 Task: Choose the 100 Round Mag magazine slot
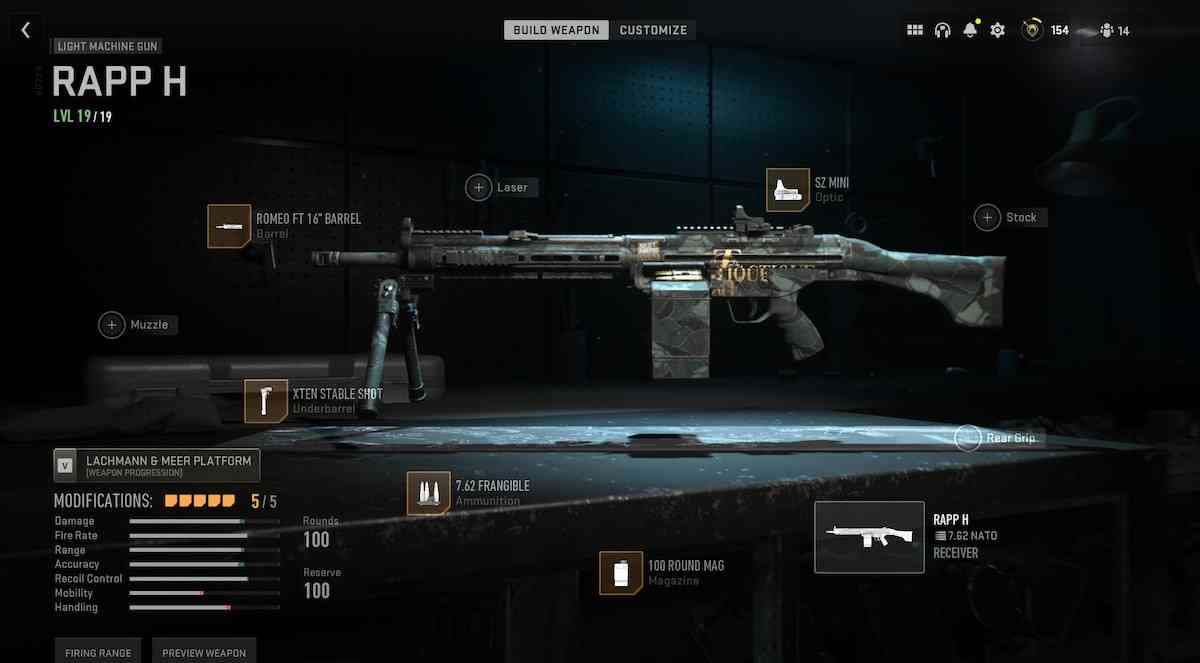coord(621,573)
